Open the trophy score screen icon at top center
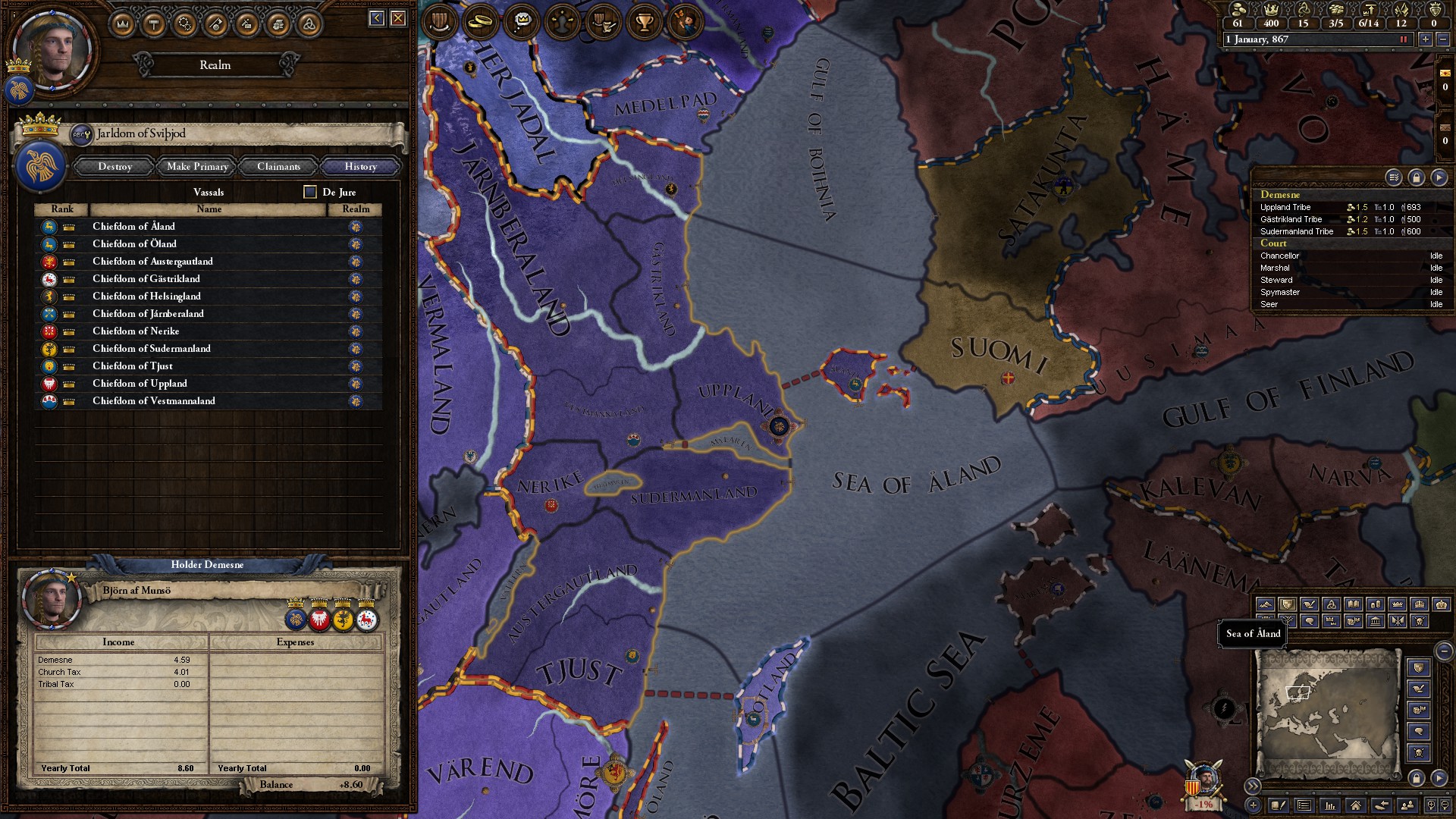 [x=643, y=23]
